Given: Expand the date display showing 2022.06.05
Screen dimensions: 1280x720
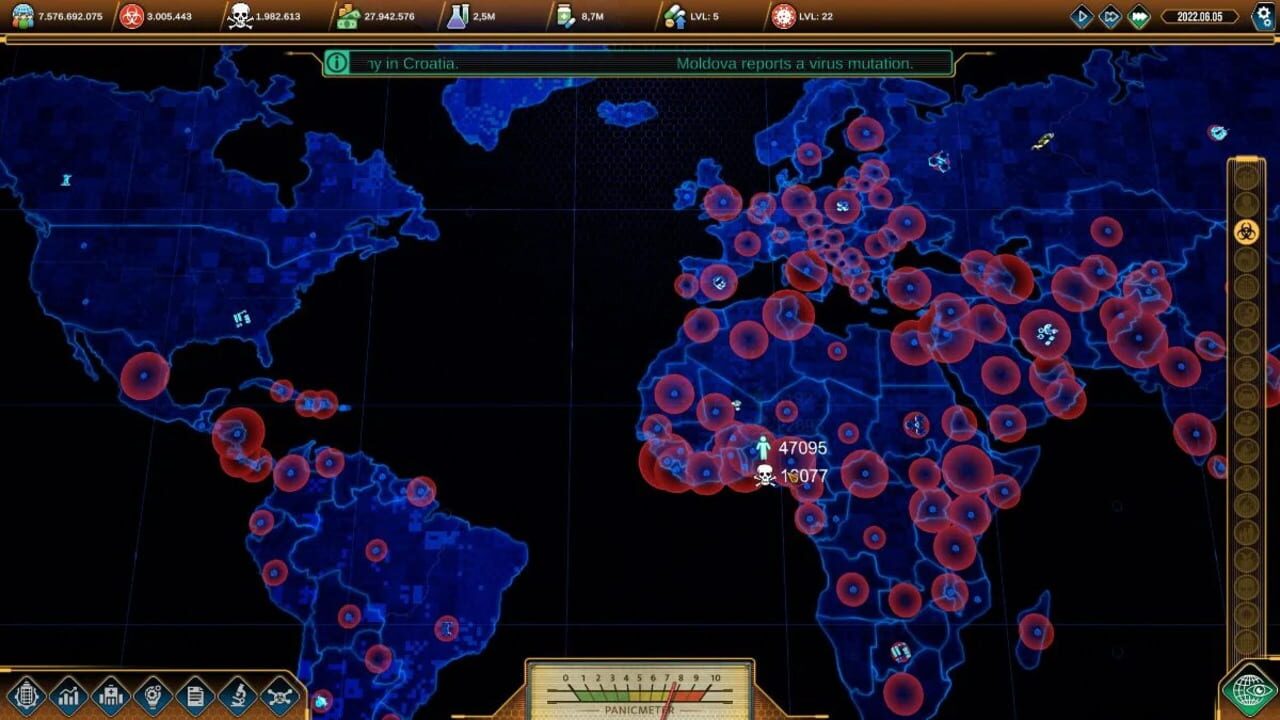Looking at the screenshot, I should [1200, 16].
